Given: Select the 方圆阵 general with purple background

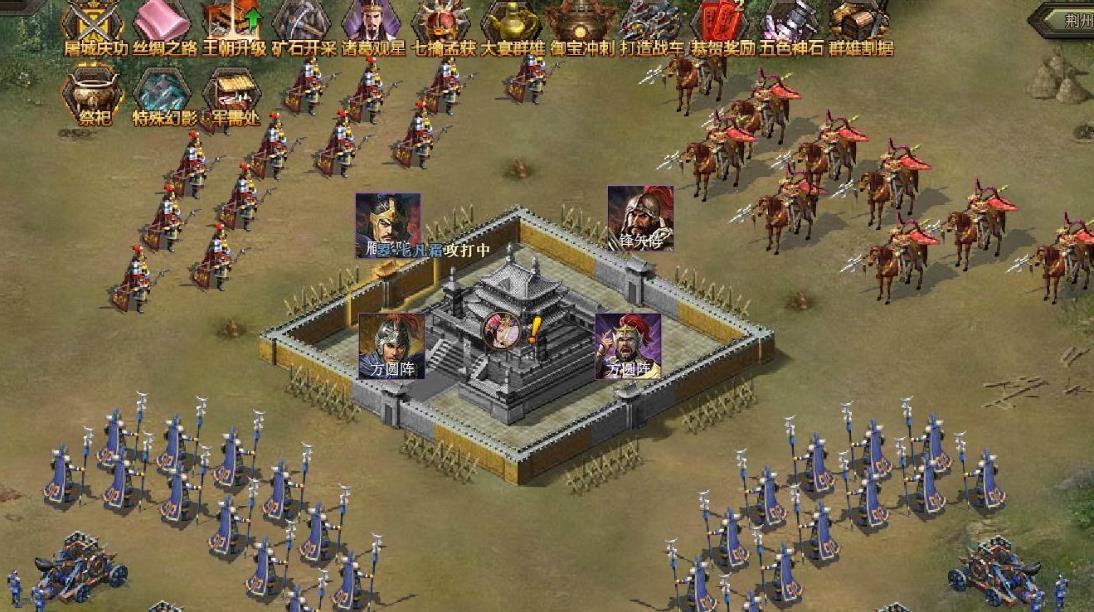Looking at the screenshot, I should [628, 345].
